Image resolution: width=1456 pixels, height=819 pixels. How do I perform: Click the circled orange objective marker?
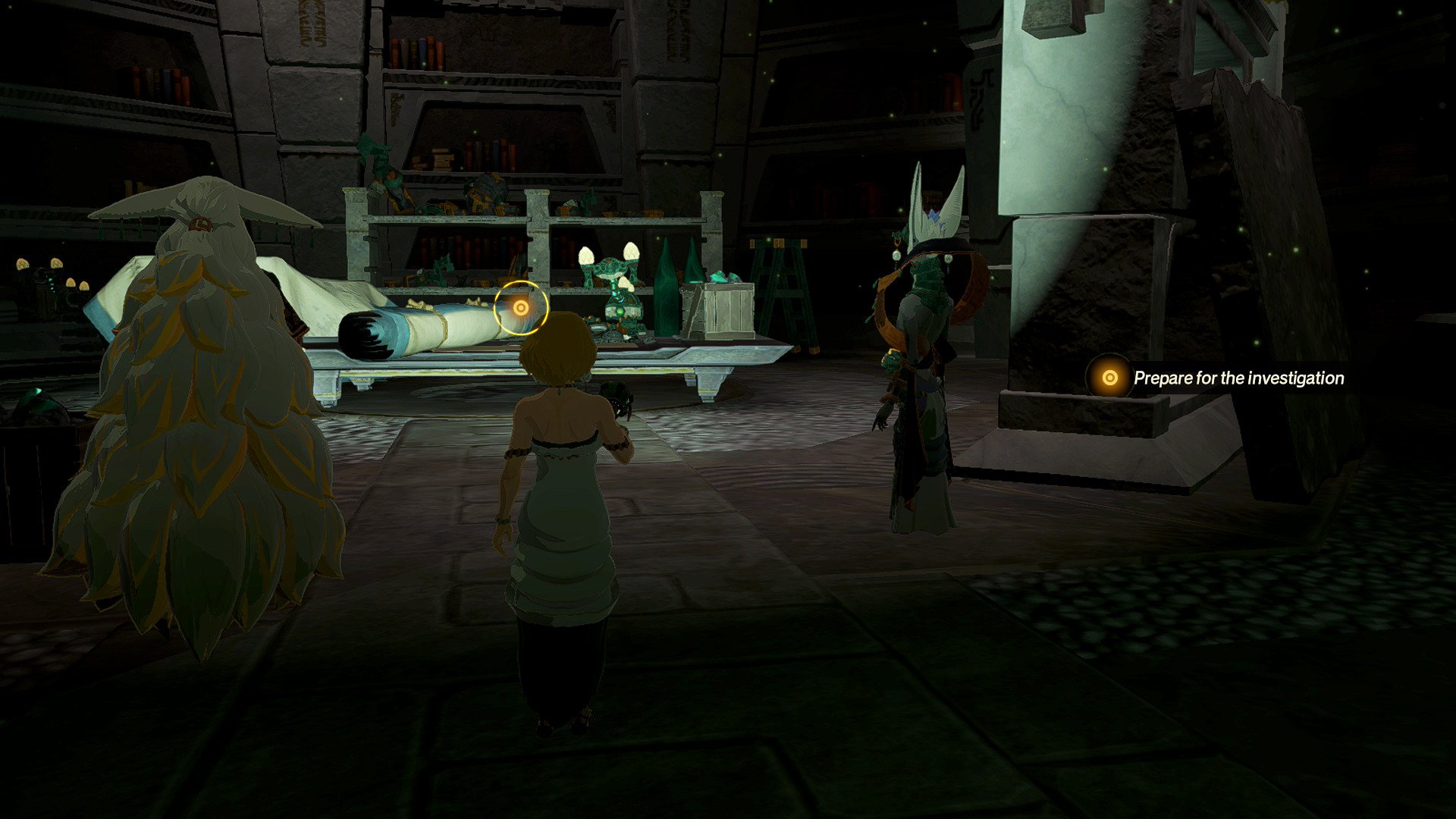click(x=520, y=307)
